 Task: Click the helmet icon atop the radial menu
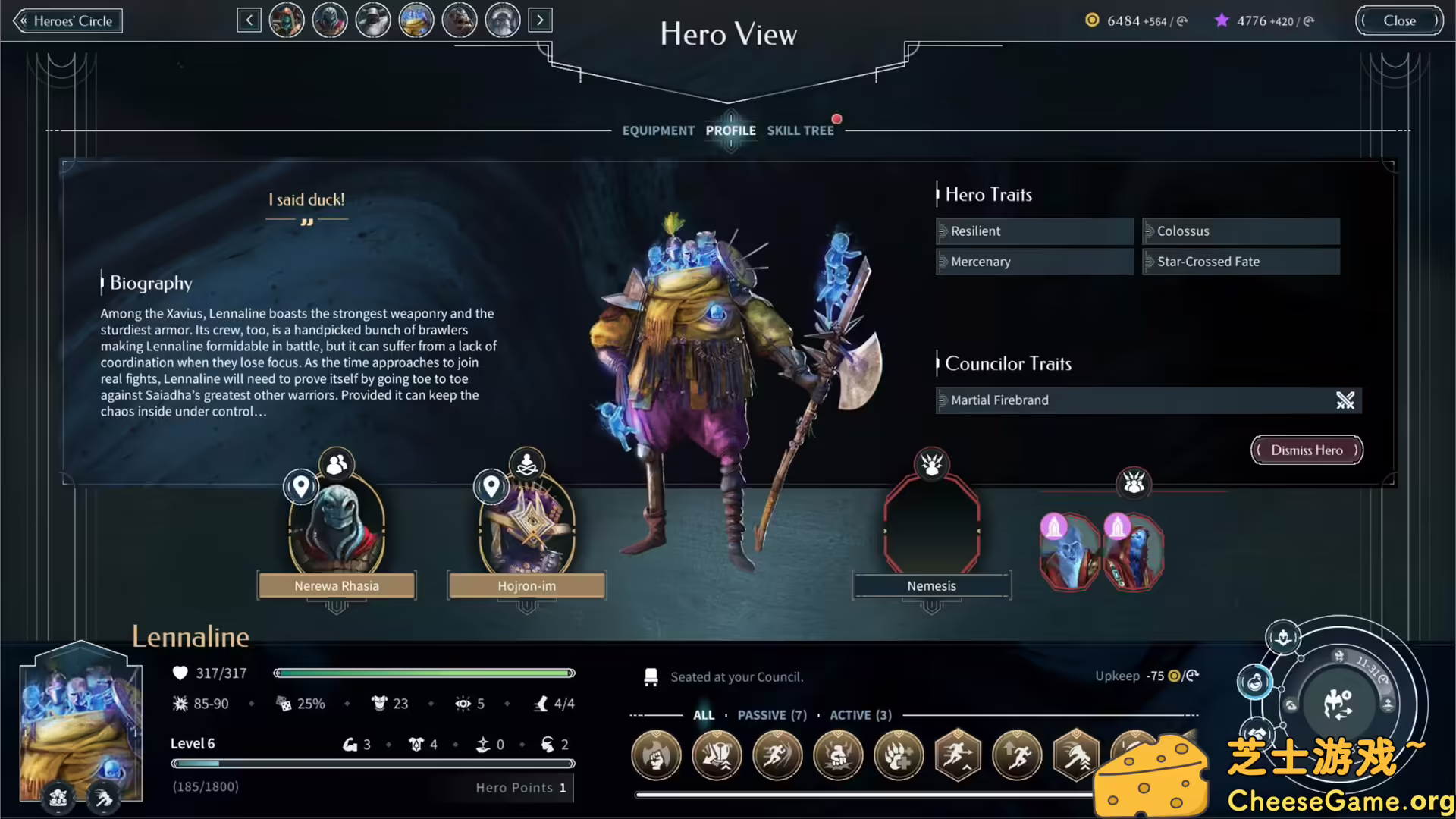[1282, 637]
